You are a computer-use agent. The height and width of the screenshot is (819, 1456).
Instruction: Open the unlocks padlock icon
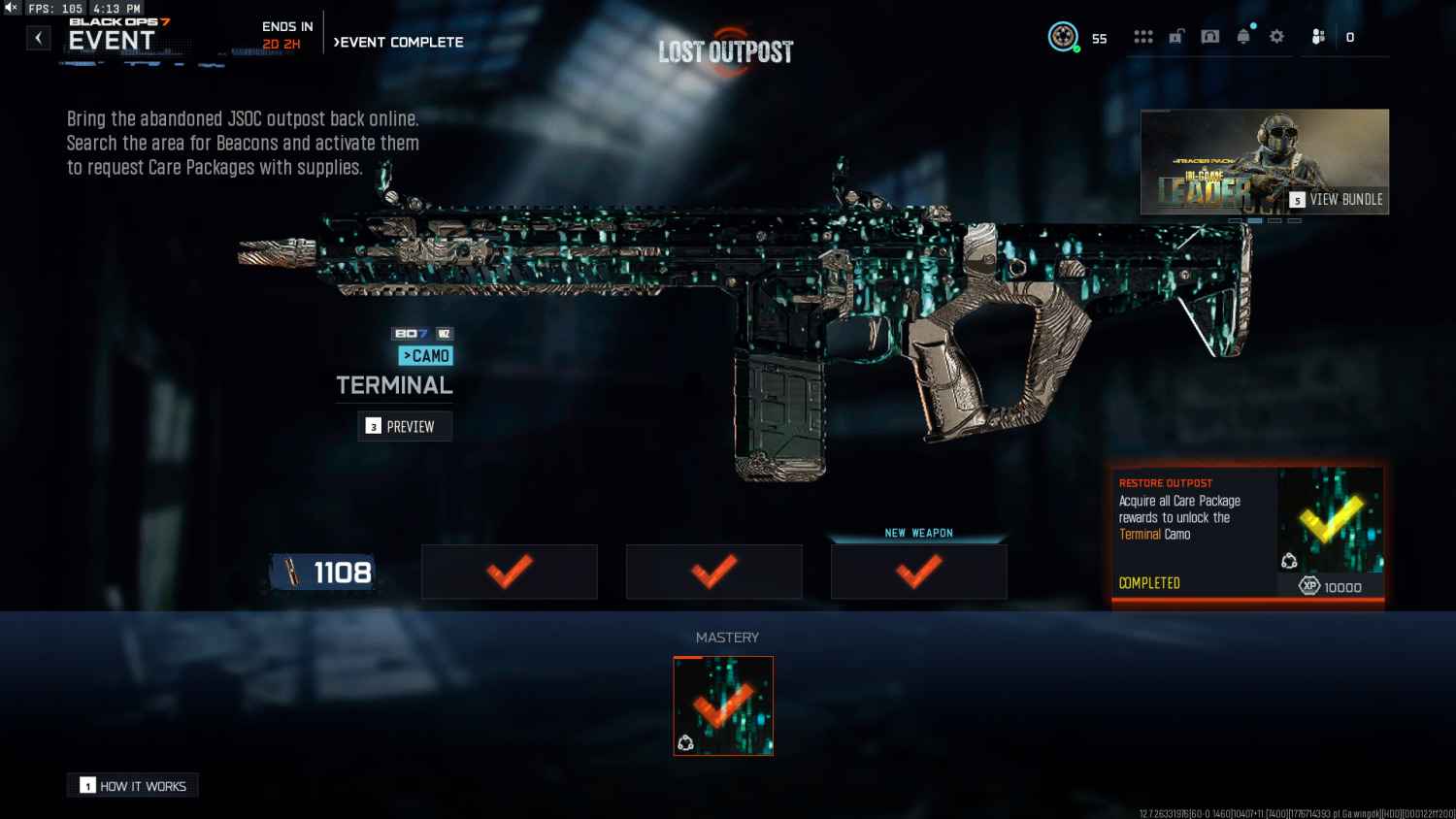pyautogui.click(x=1177, y=36)
